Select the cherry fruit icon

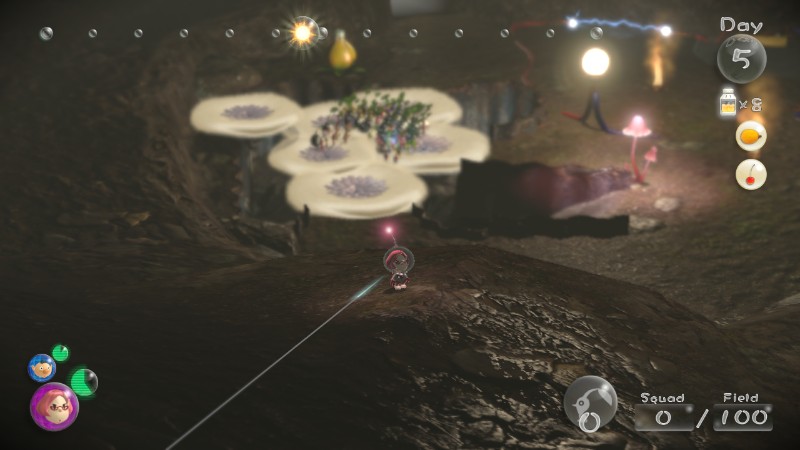tap(750, 174)
